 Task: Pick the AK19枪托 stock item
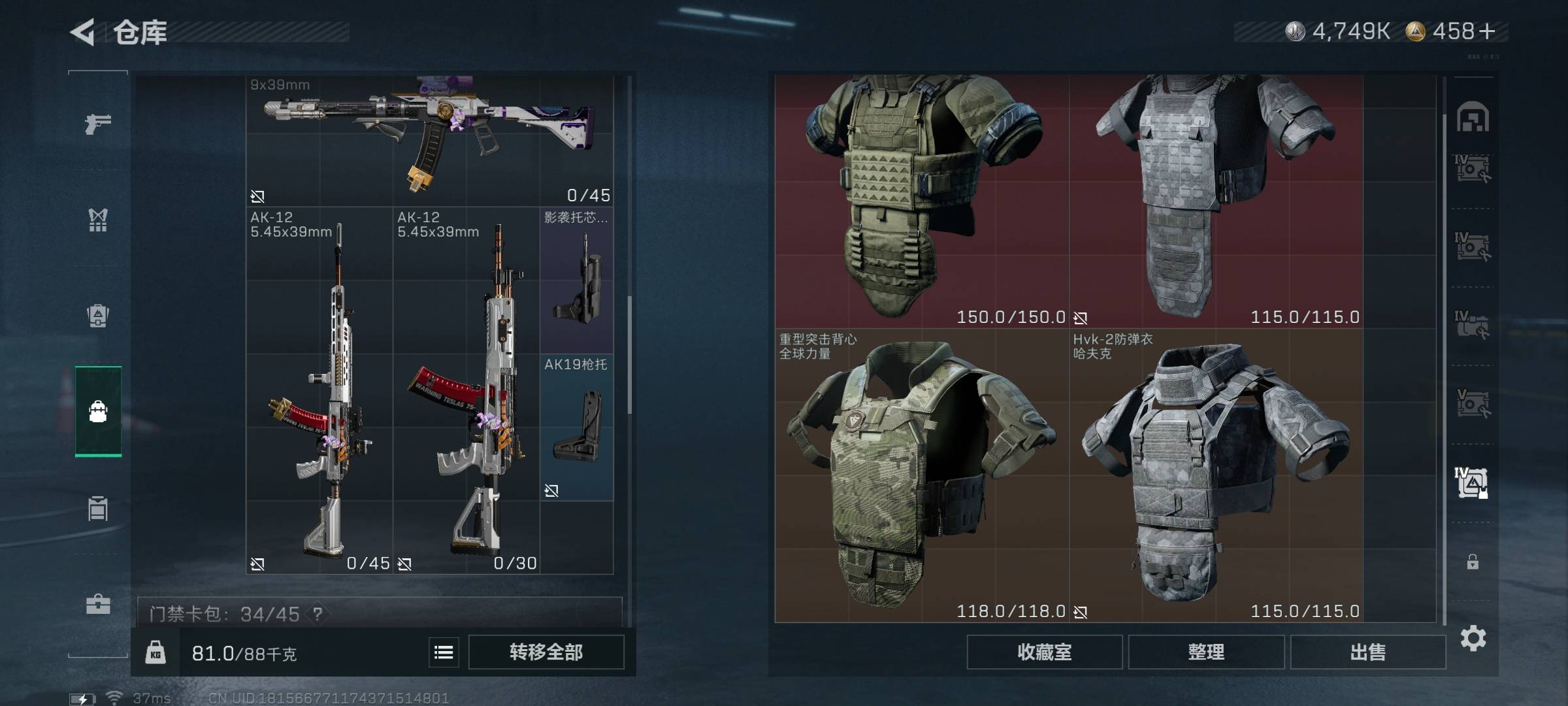pyautogui.click(x=577, y=428)
